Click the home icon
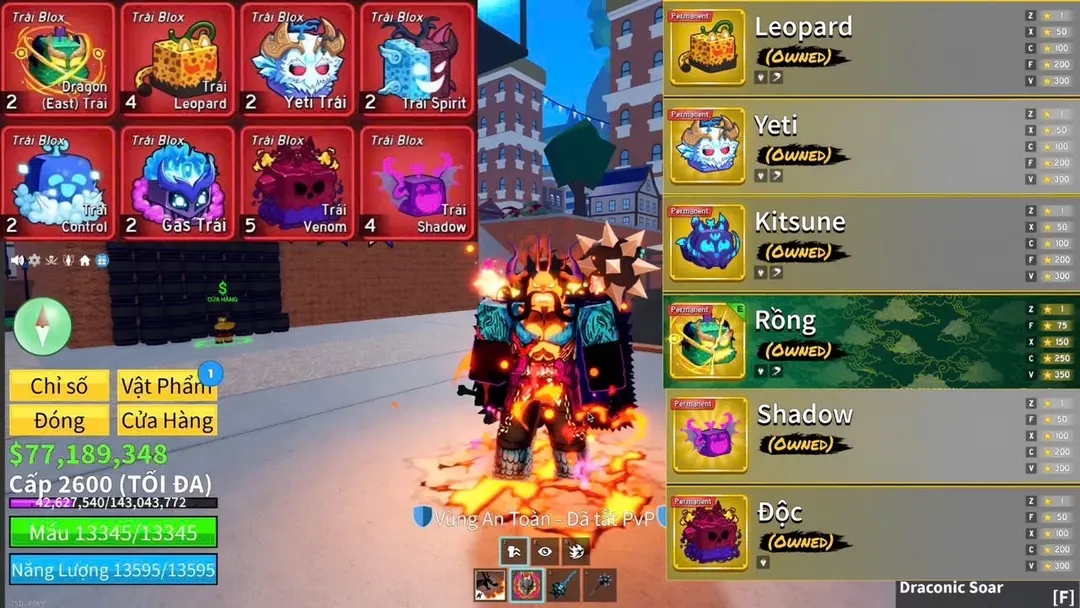 [x=85, y=260]
